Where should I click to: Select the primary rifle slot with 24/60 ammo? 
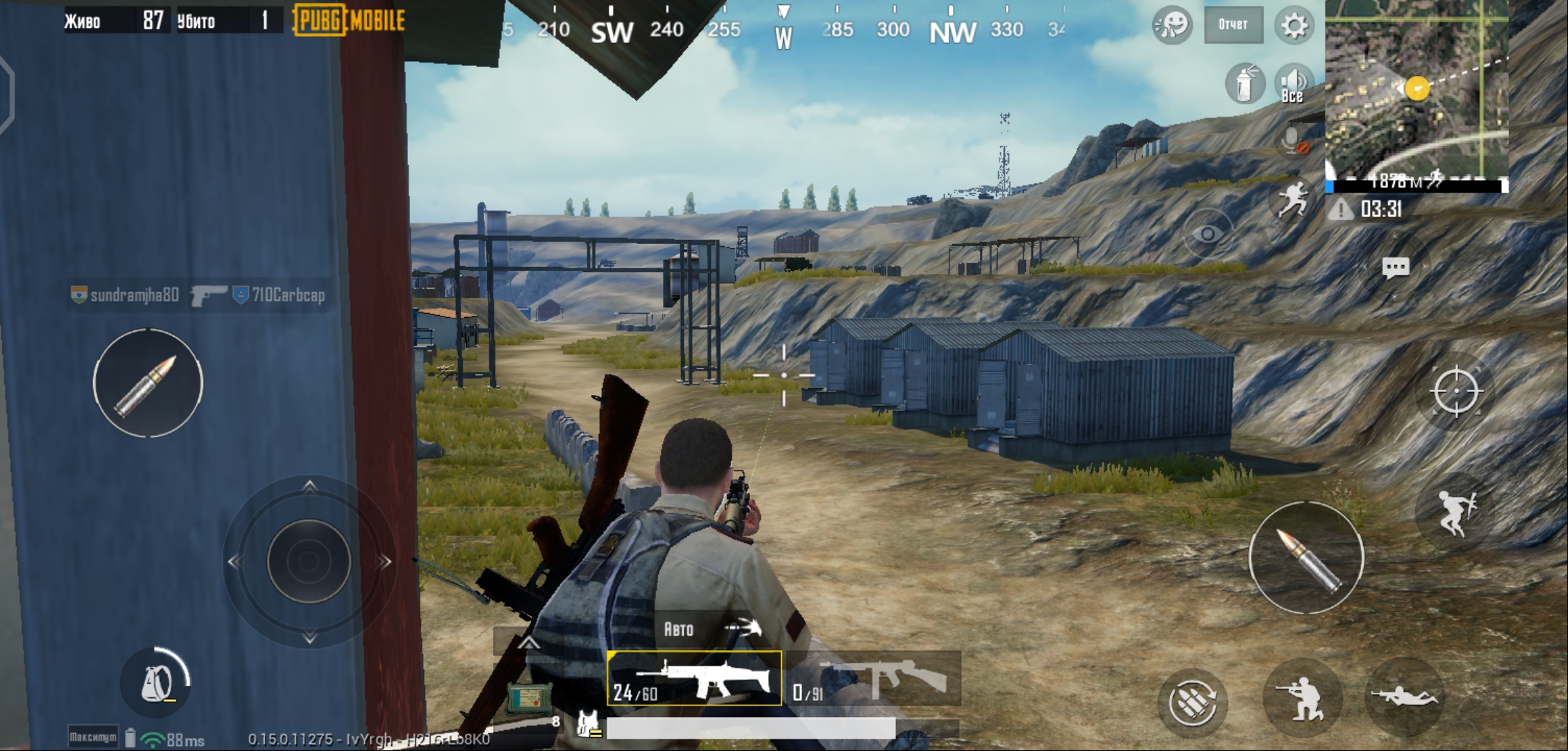(694, 679)
